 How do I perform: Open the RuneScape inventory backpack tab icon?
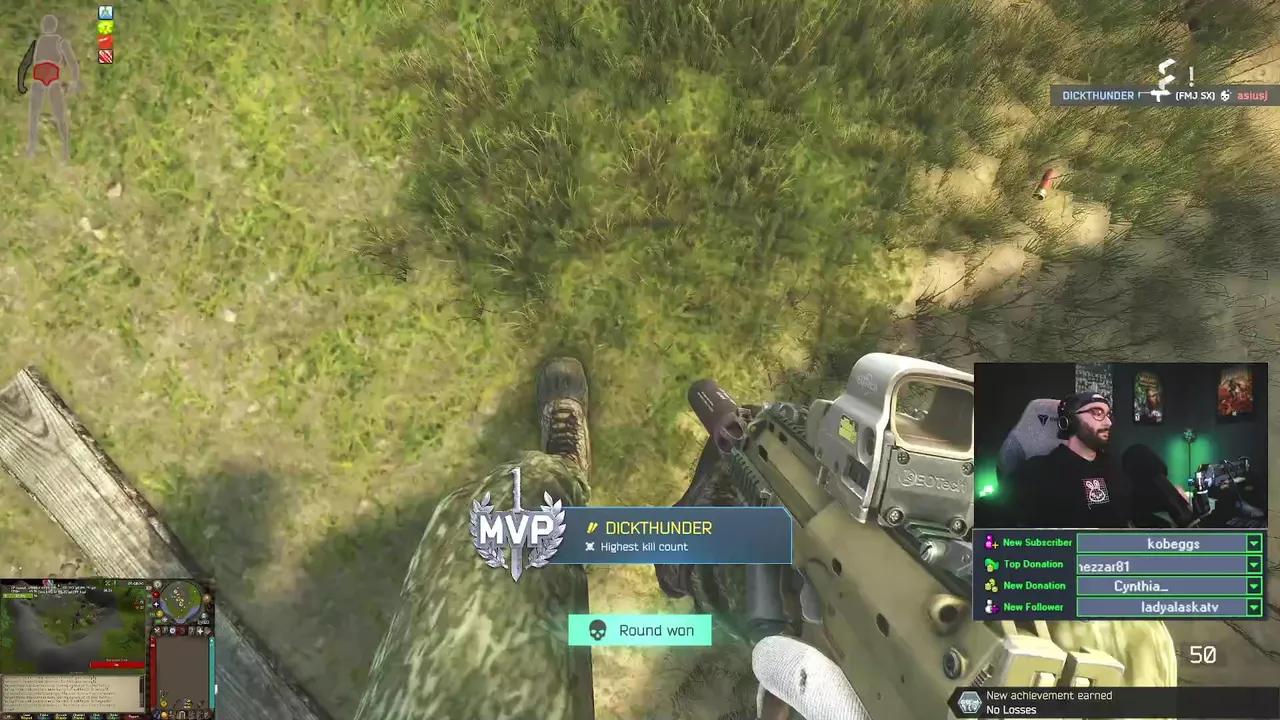click(182, 630)
